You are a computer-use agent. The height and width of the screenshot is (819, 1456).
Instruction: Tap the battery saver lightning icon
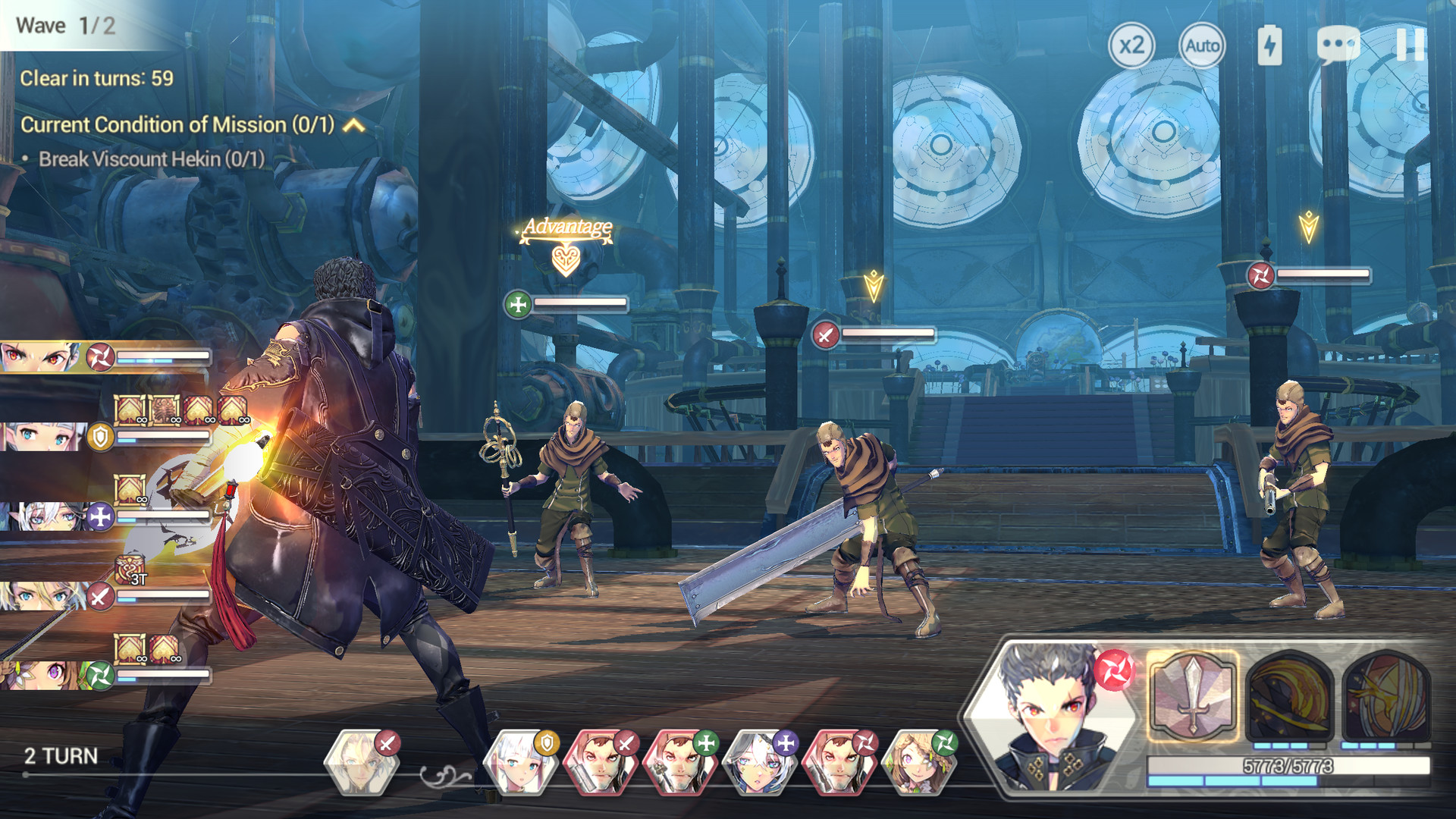coord(1269,45)
